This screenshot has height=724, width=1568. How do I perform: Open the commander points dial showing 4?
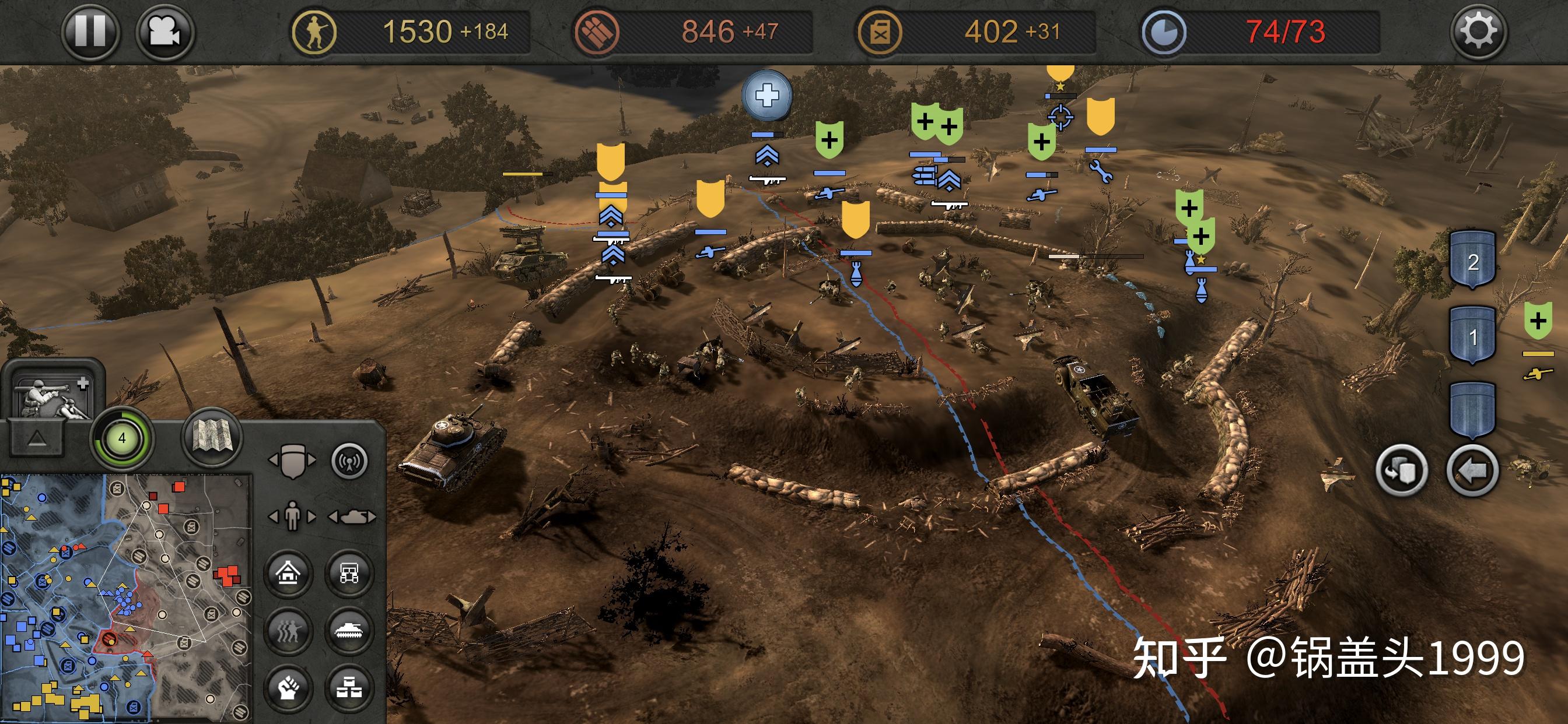122,438
